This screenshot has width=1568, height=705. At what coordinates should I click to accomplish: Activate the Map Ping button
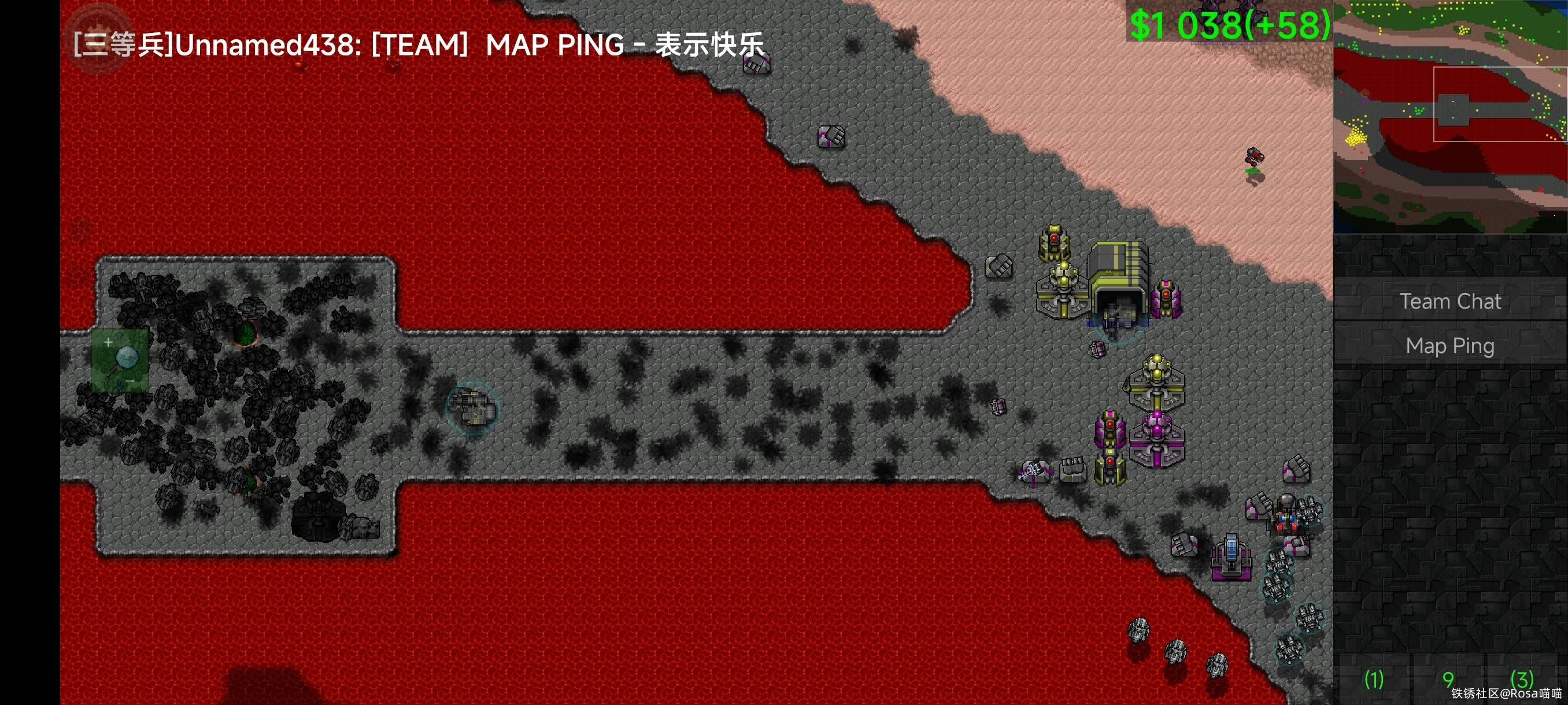(1450, 346)
